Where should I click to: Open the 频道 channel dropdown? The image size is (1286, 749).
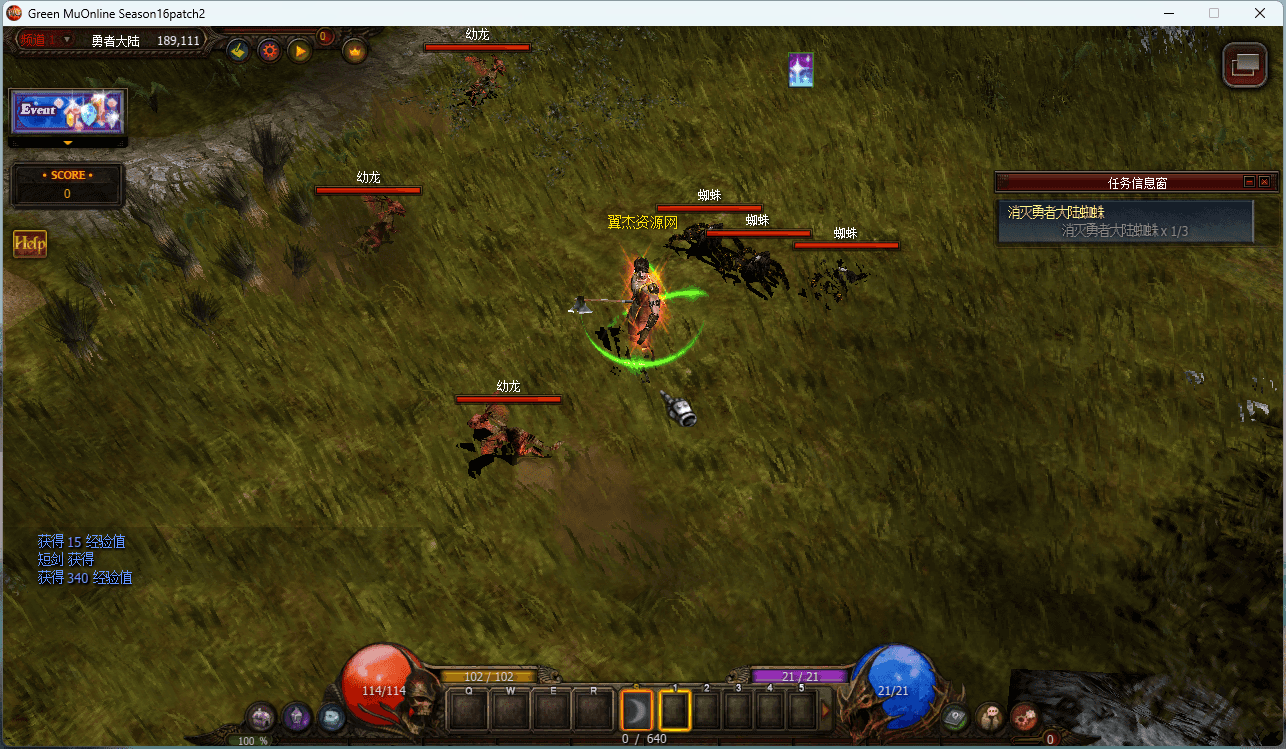pos(47,40)
